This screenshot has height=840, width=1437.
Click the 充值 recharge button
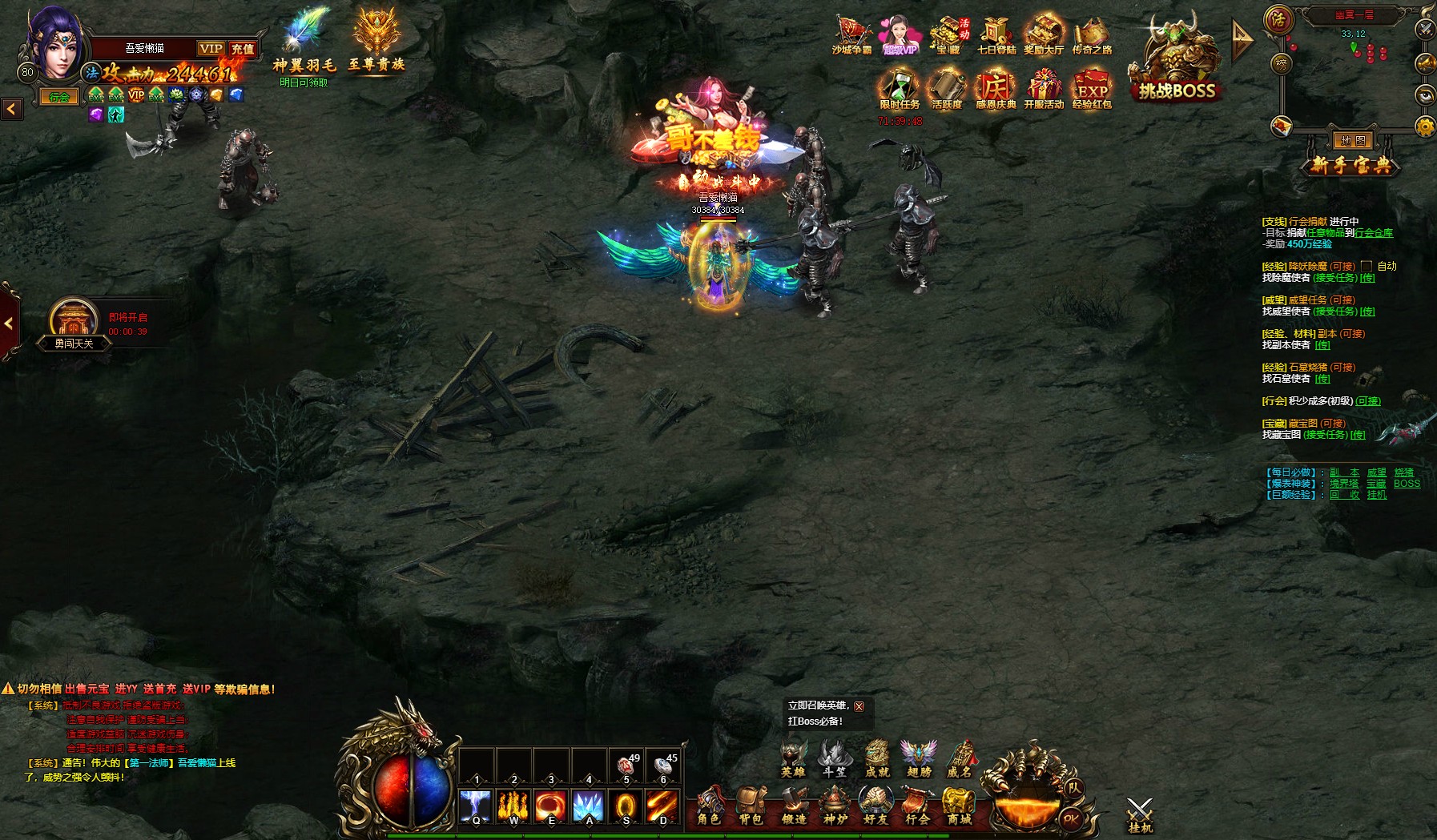click(243, 49)
